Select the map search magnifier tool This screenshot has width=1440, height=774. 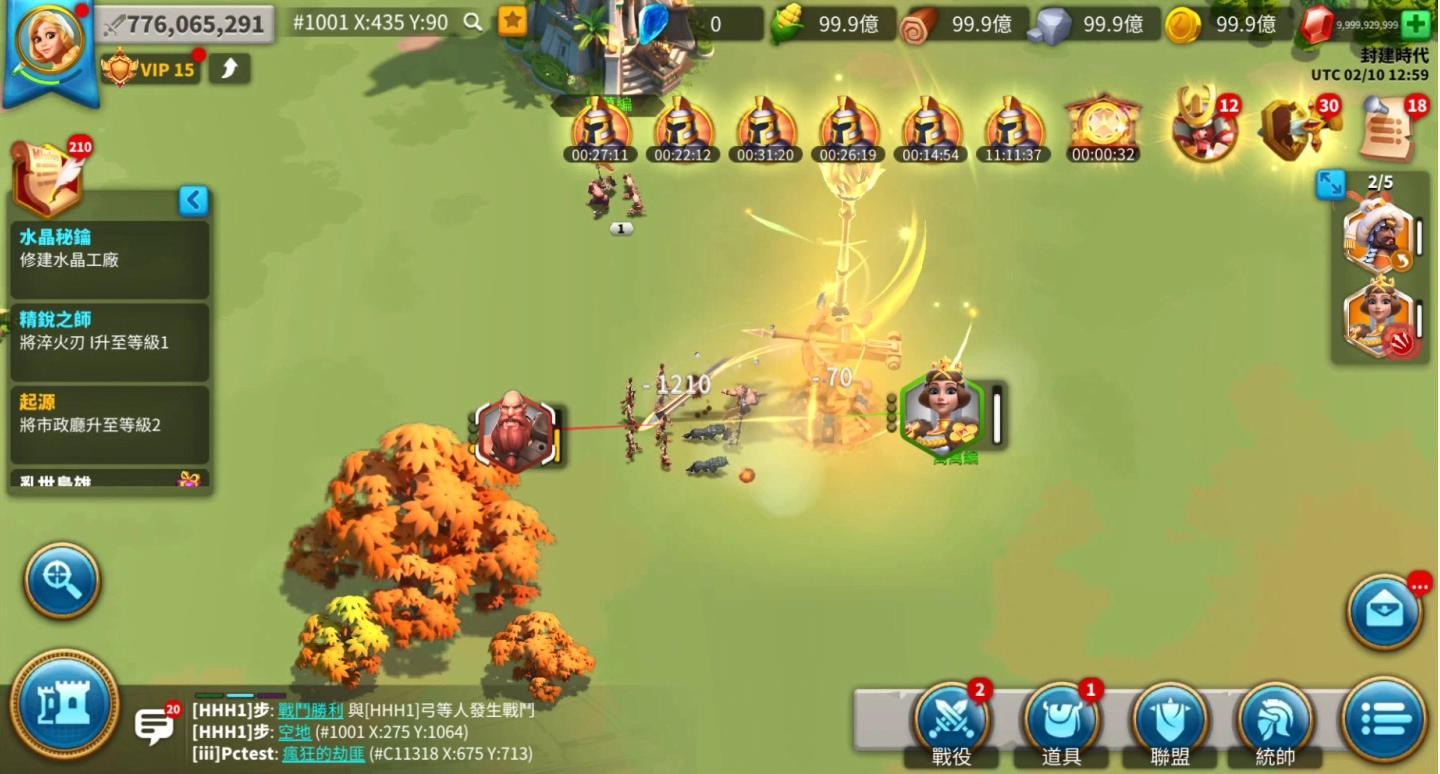[60, 582]
